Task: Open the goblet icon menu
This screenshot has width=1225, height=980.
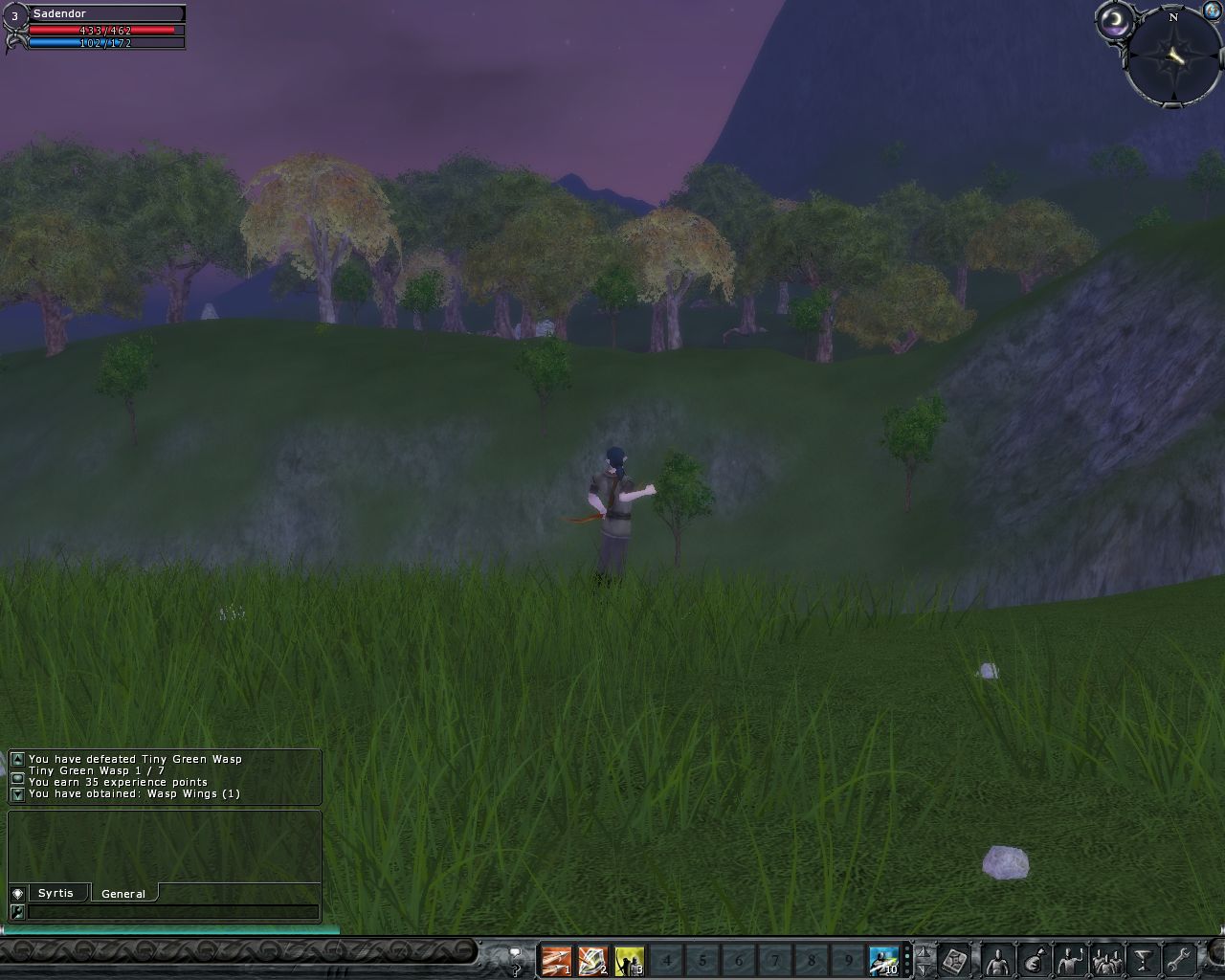Action: coord(1143,960)
